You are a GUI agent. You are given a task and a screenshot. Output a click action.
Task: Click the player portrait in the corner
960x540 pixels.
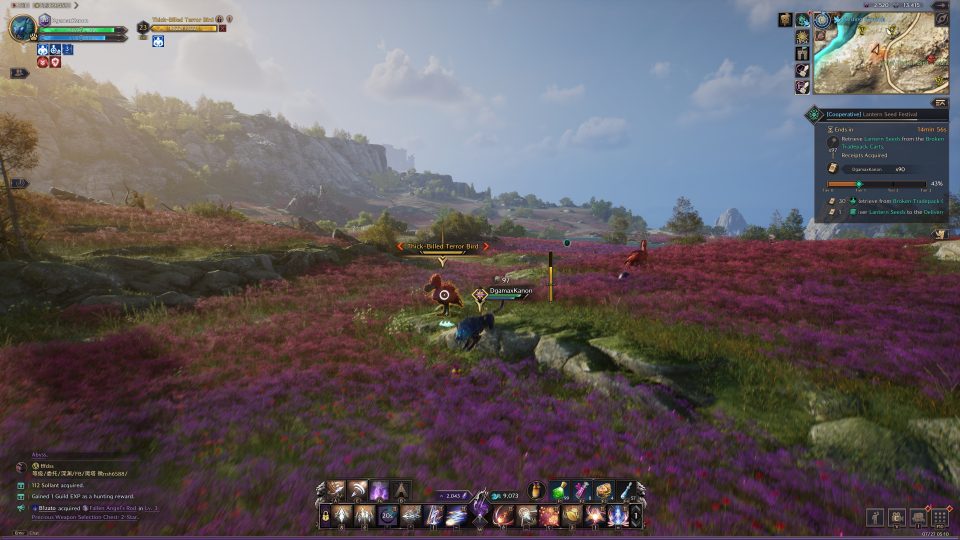(x=22, y=27)
